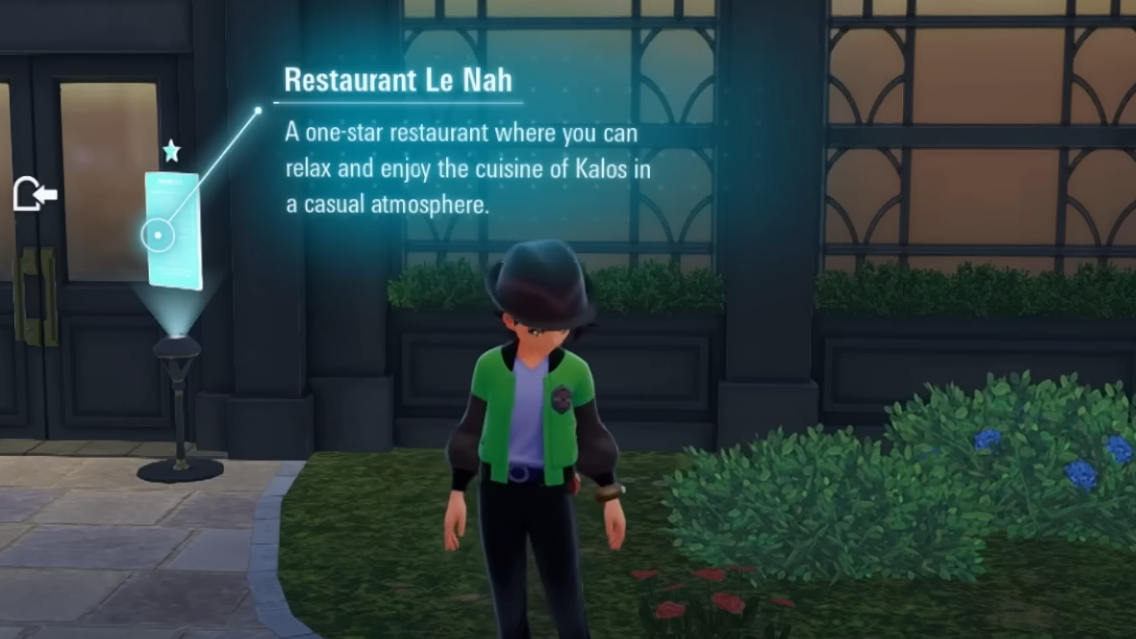Click the door entrance arrow icon
1136x639 pixels.
tap(34, 194)
